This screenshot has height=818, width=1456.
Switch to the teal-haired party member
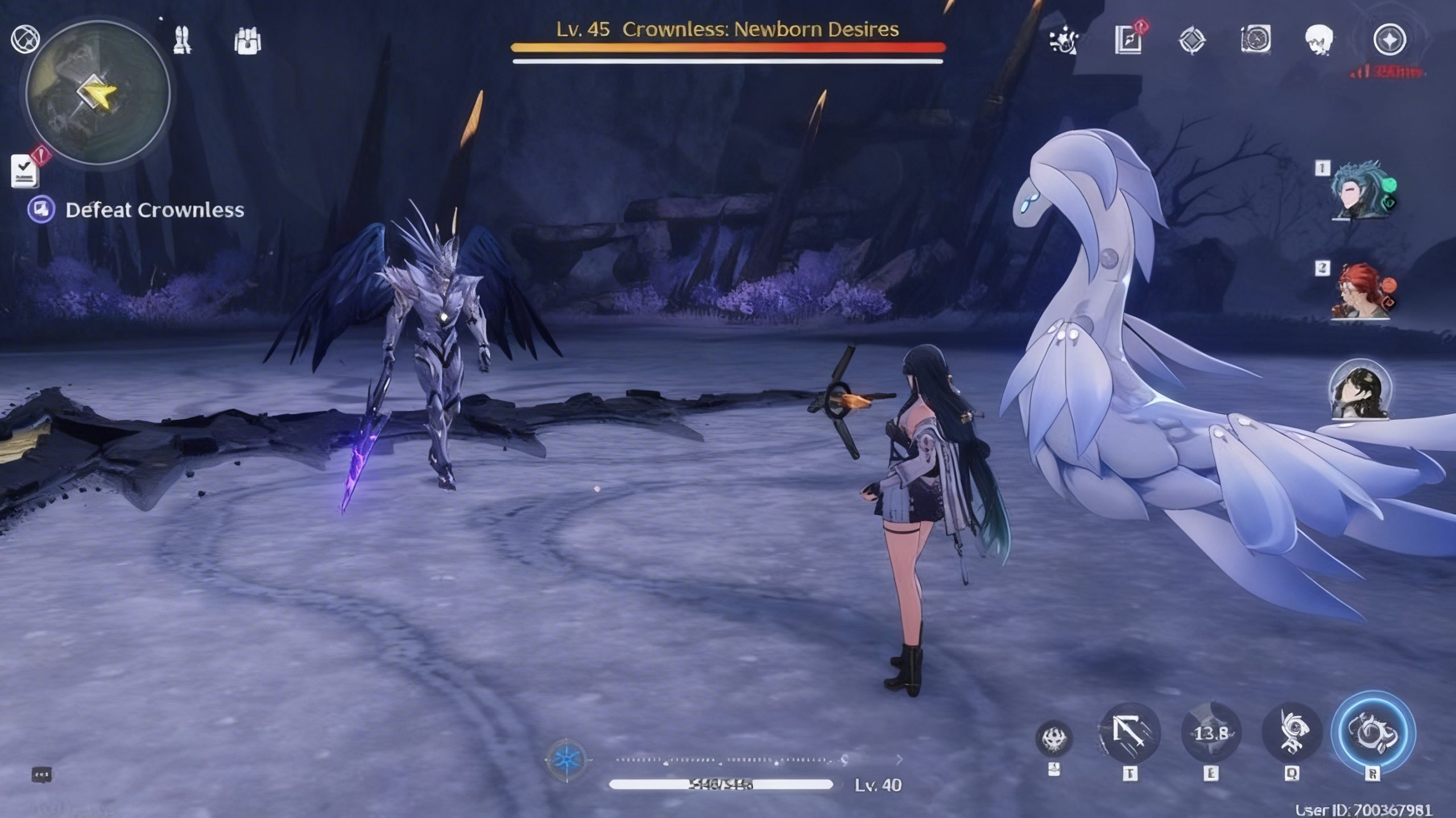coord(1363,191)
